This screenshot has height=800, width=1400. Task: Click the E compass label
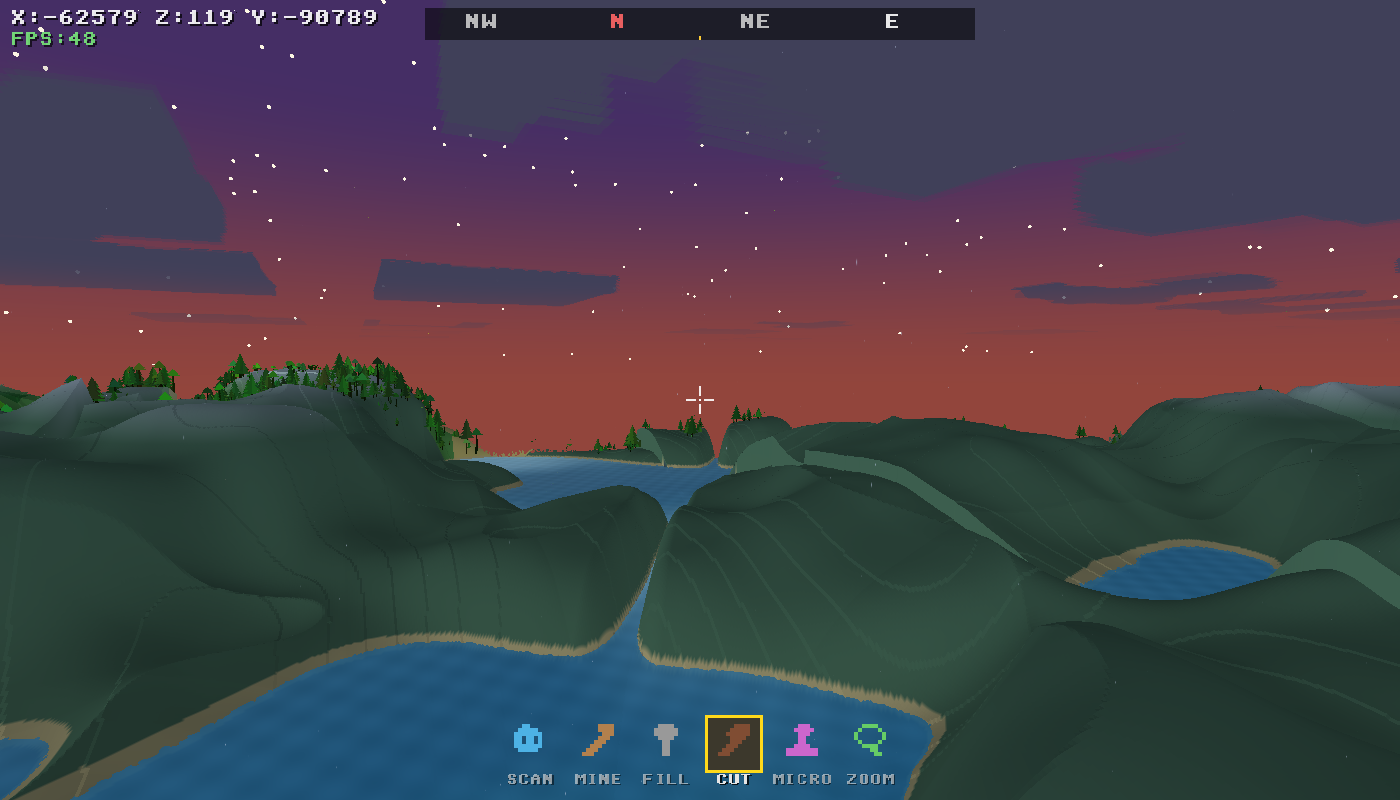tap(891, 22)
